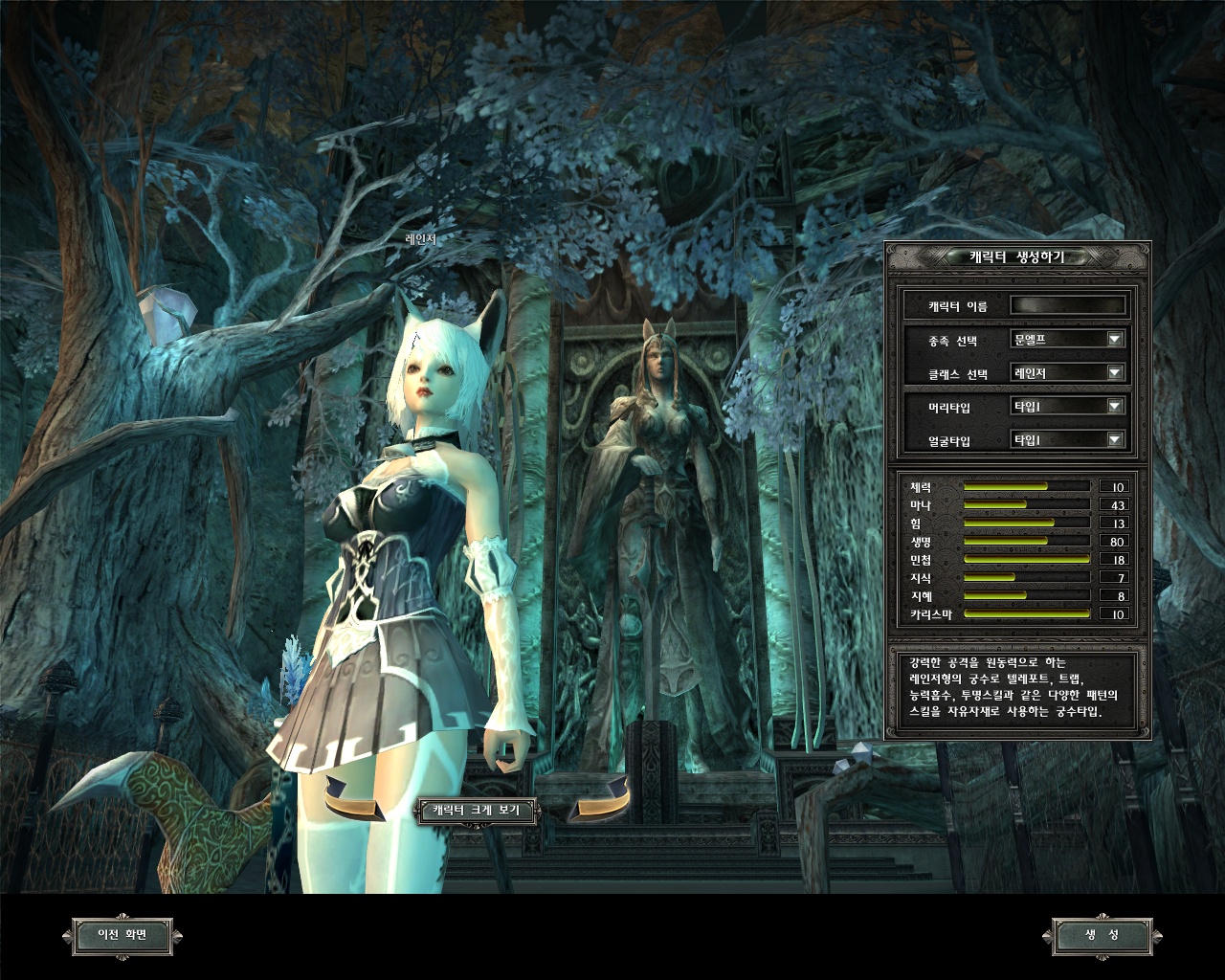The width and height of the screenshot is (1225, 980).
Task: Click the 캐릭터 크게 보기 button
Action: click(476, 811)
